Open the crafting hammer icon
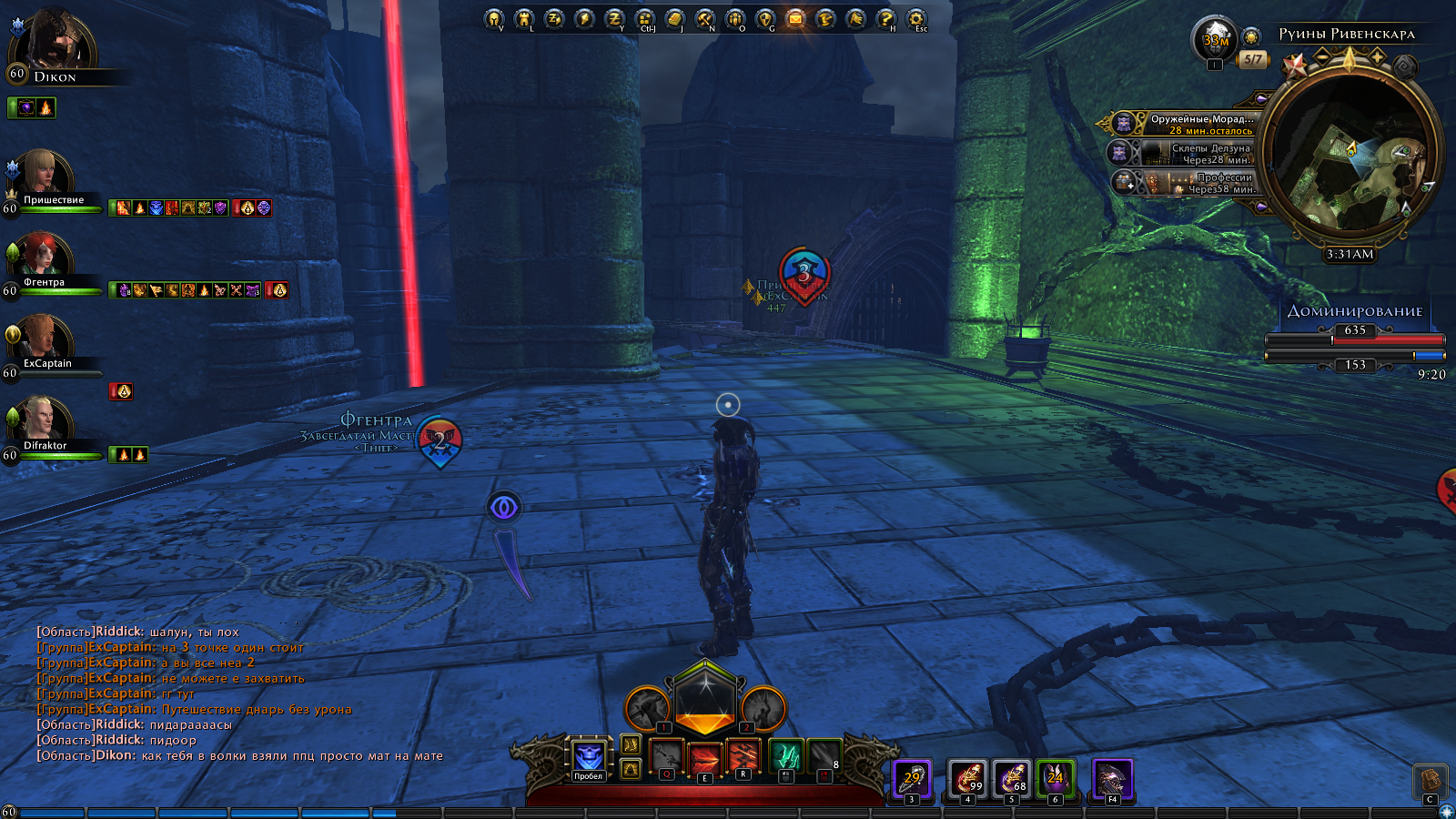The height and width of the screenshot is (819, 1456). [x=705, y=18]
